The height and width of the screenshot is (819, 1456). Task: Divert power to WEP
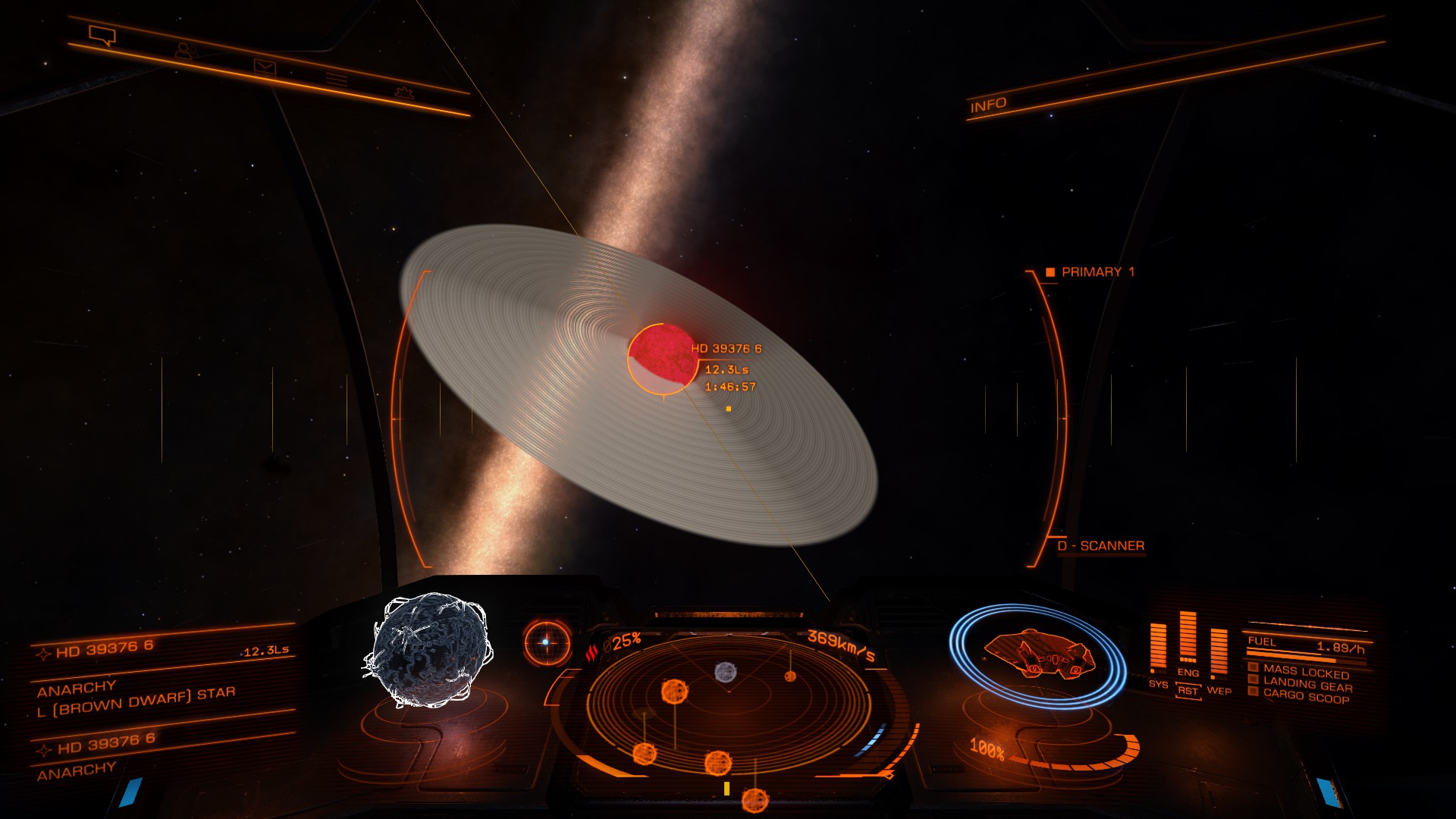click(x=1219, y=690)
